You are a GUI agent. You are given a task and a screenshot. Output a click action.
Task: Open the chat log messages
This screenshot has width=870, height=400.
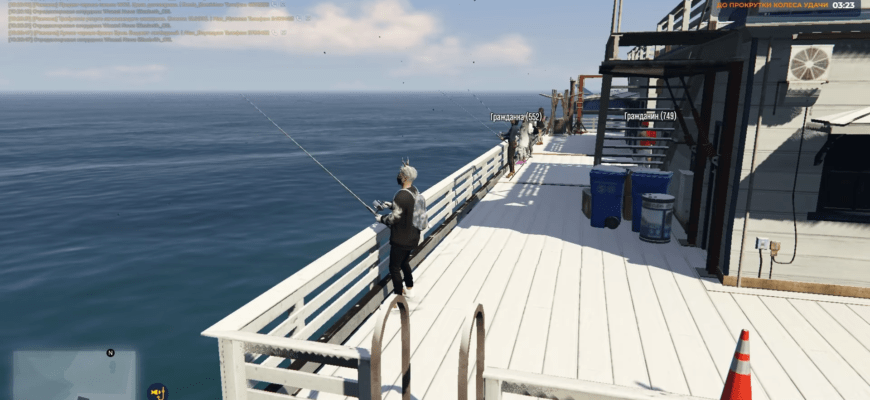point(150,20)
